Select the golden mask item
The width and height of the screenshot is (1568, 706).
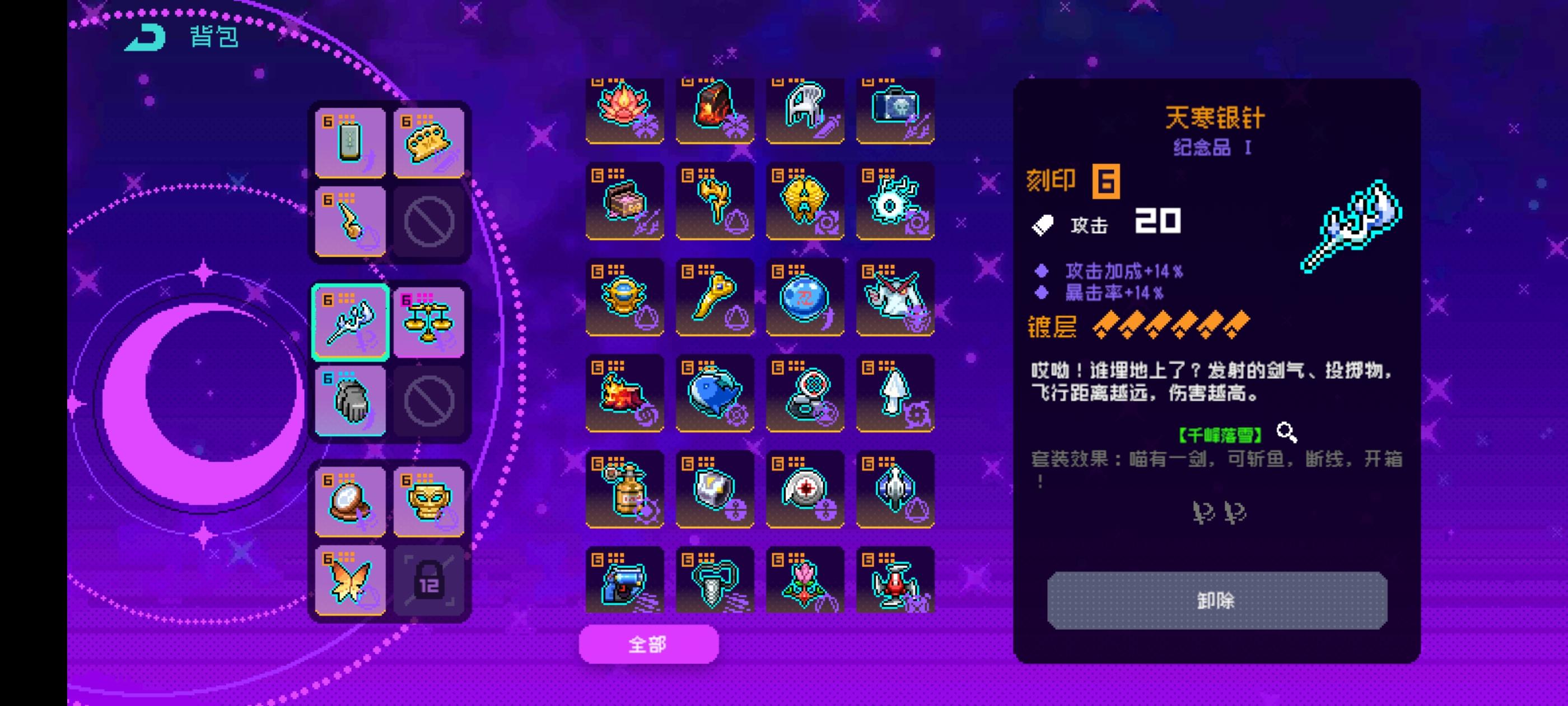click(429, 501)
